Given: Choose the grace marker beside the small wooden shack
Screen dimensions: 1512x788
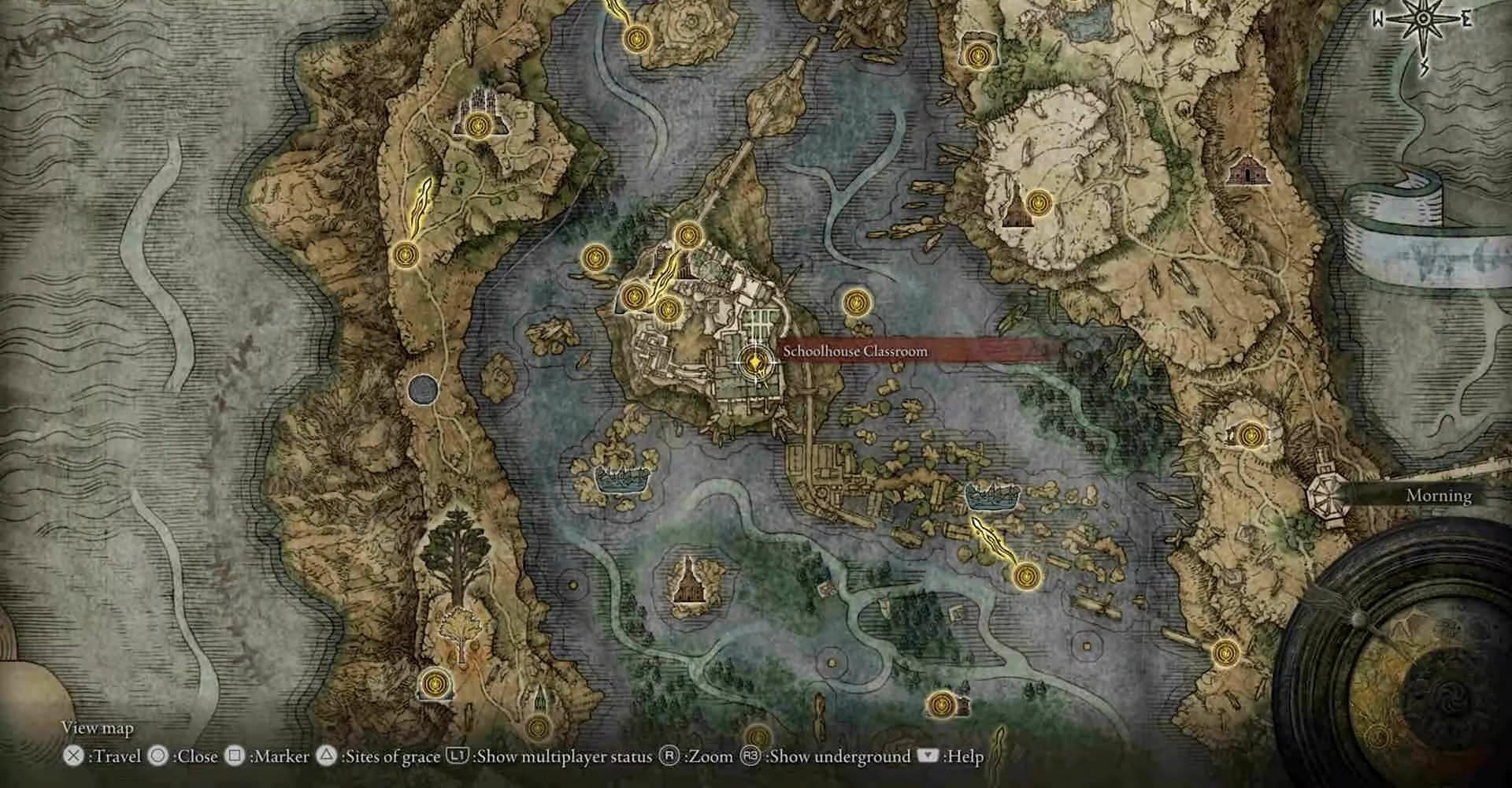Looking at the screenshot, I should [x=941, y=704].
